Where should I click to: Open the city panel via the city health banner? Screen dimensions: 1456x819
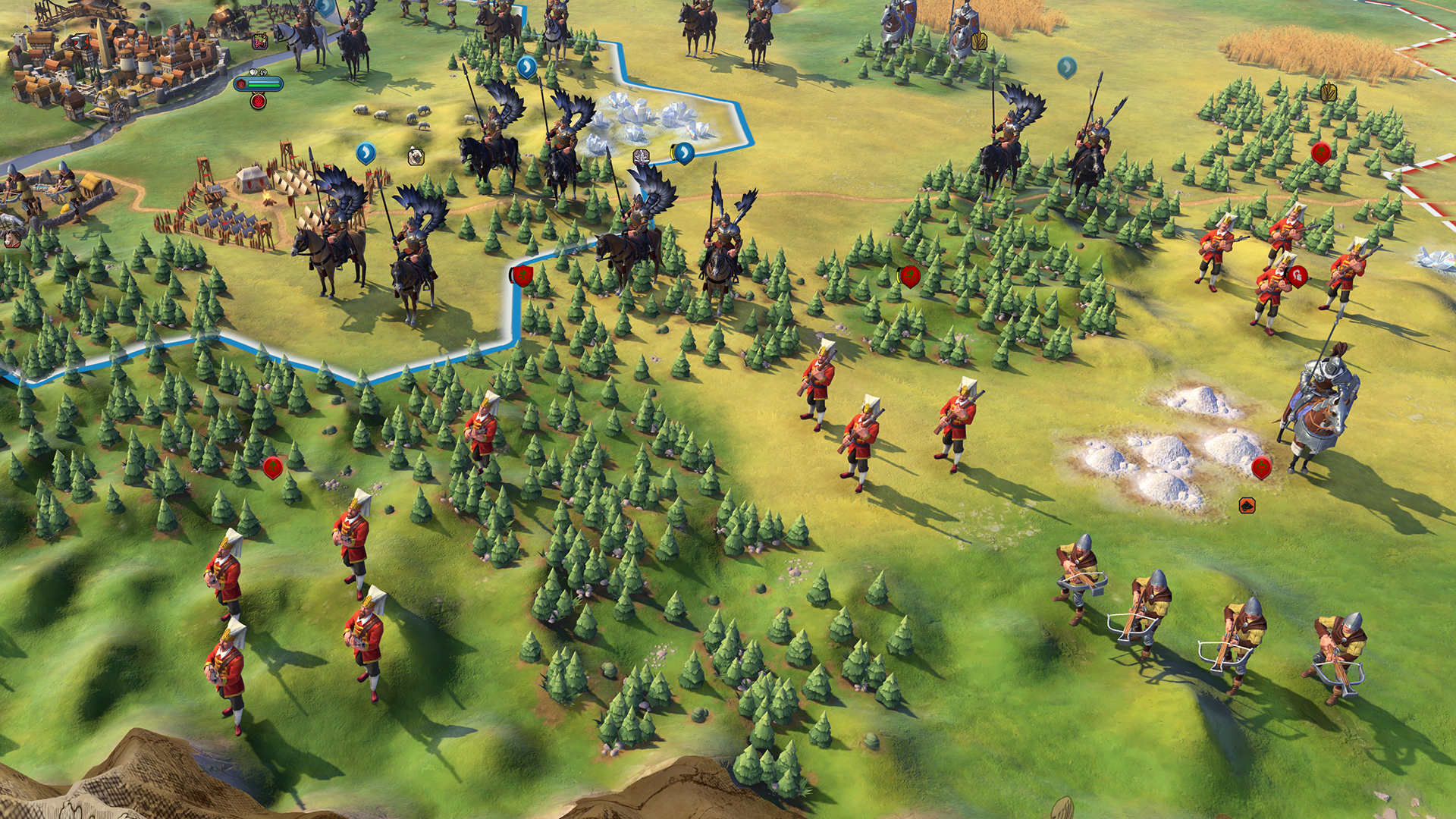click(258, 83)
